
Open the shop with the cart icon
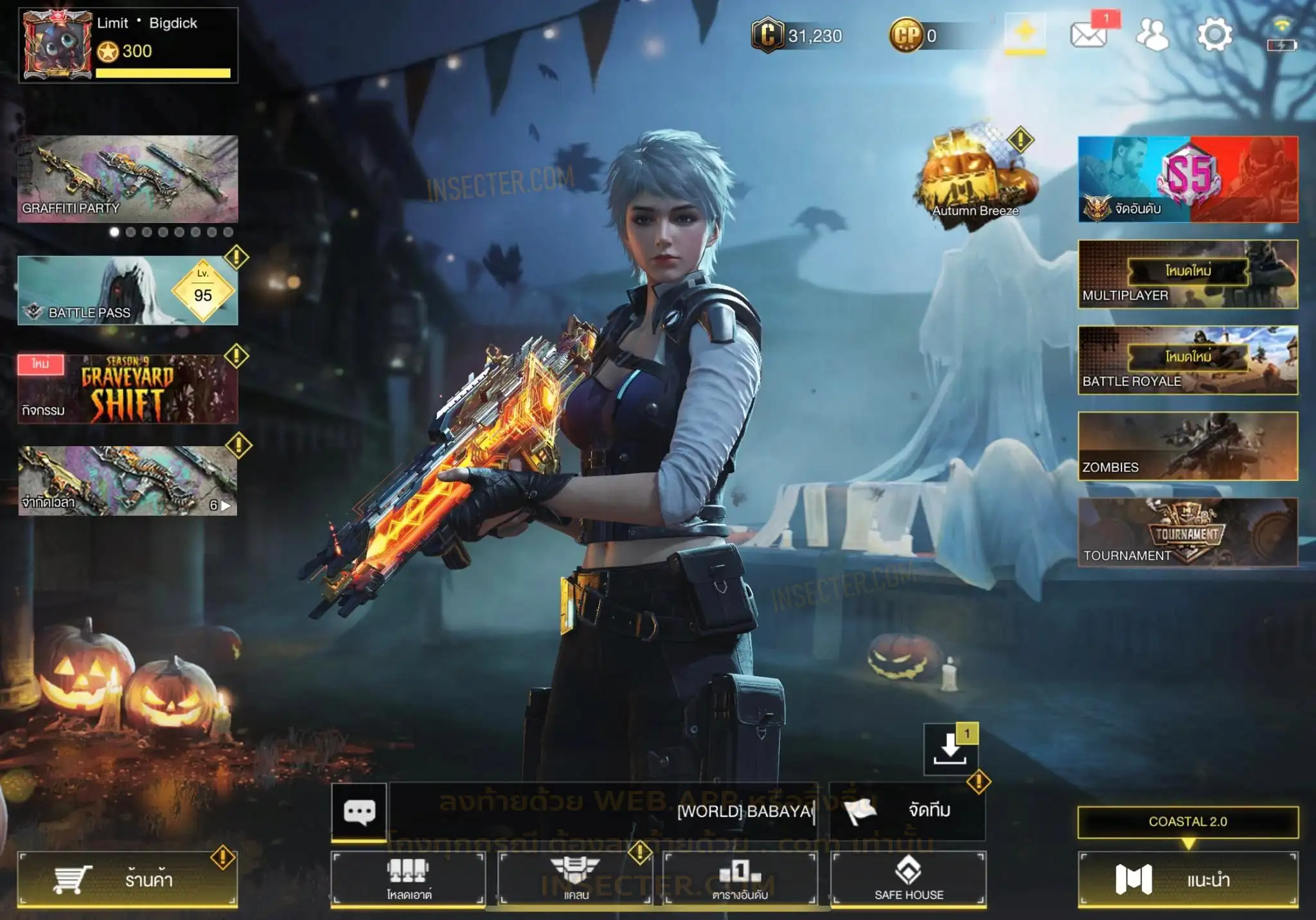pyautogui.click(x=127, y=879)
